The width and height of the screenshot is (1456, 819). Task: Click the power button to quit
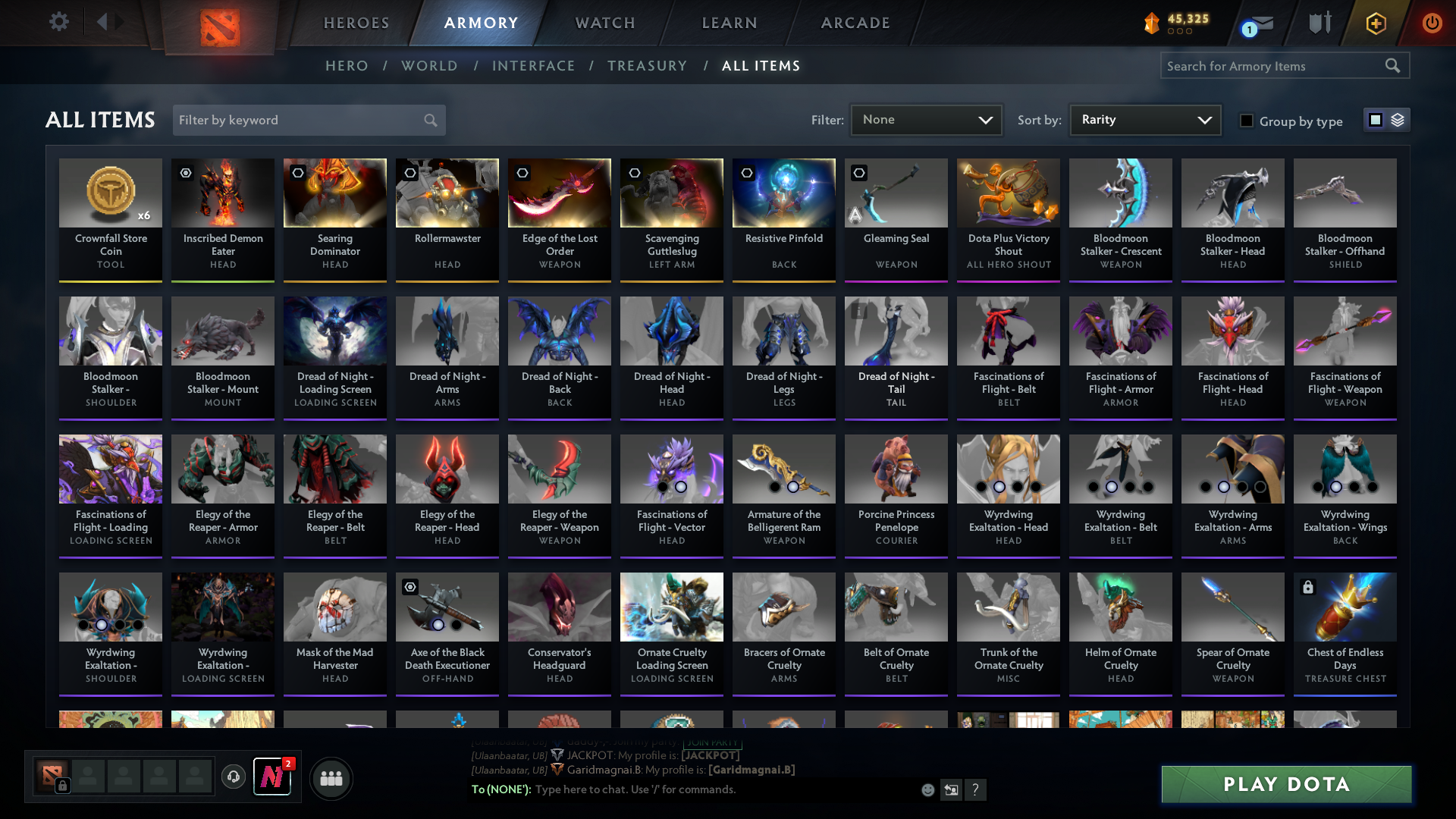(x=1432, y=23)
